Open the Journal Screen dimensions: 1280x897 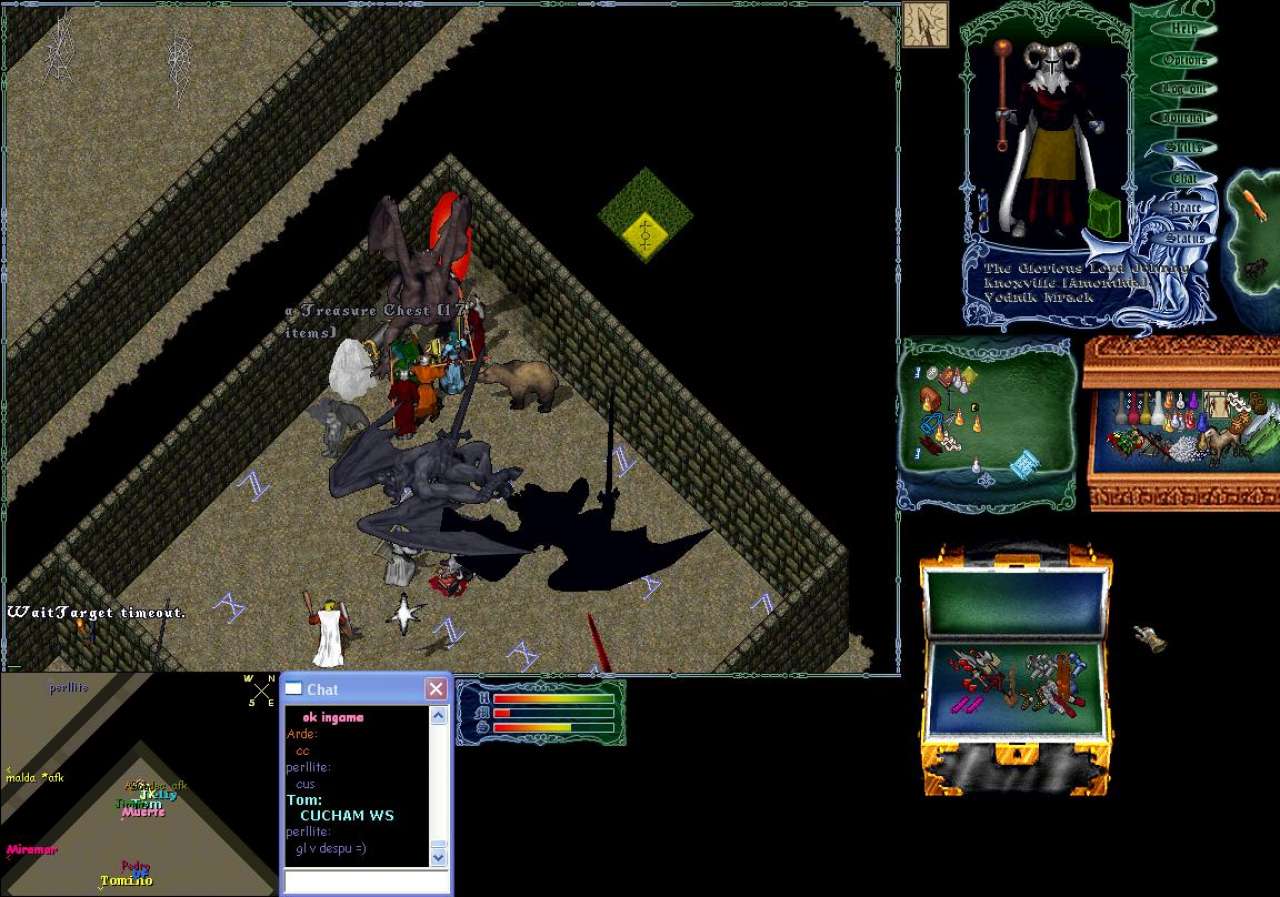pos(1184,118)
